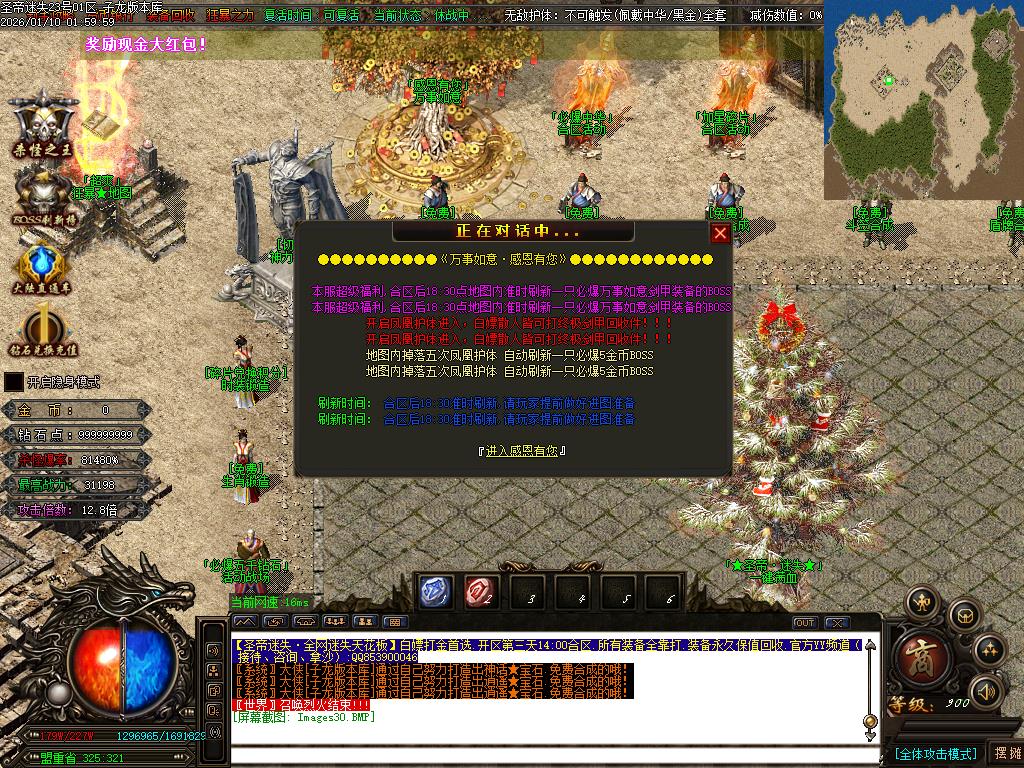Click the minimap in the corner

tap(922, 100)
